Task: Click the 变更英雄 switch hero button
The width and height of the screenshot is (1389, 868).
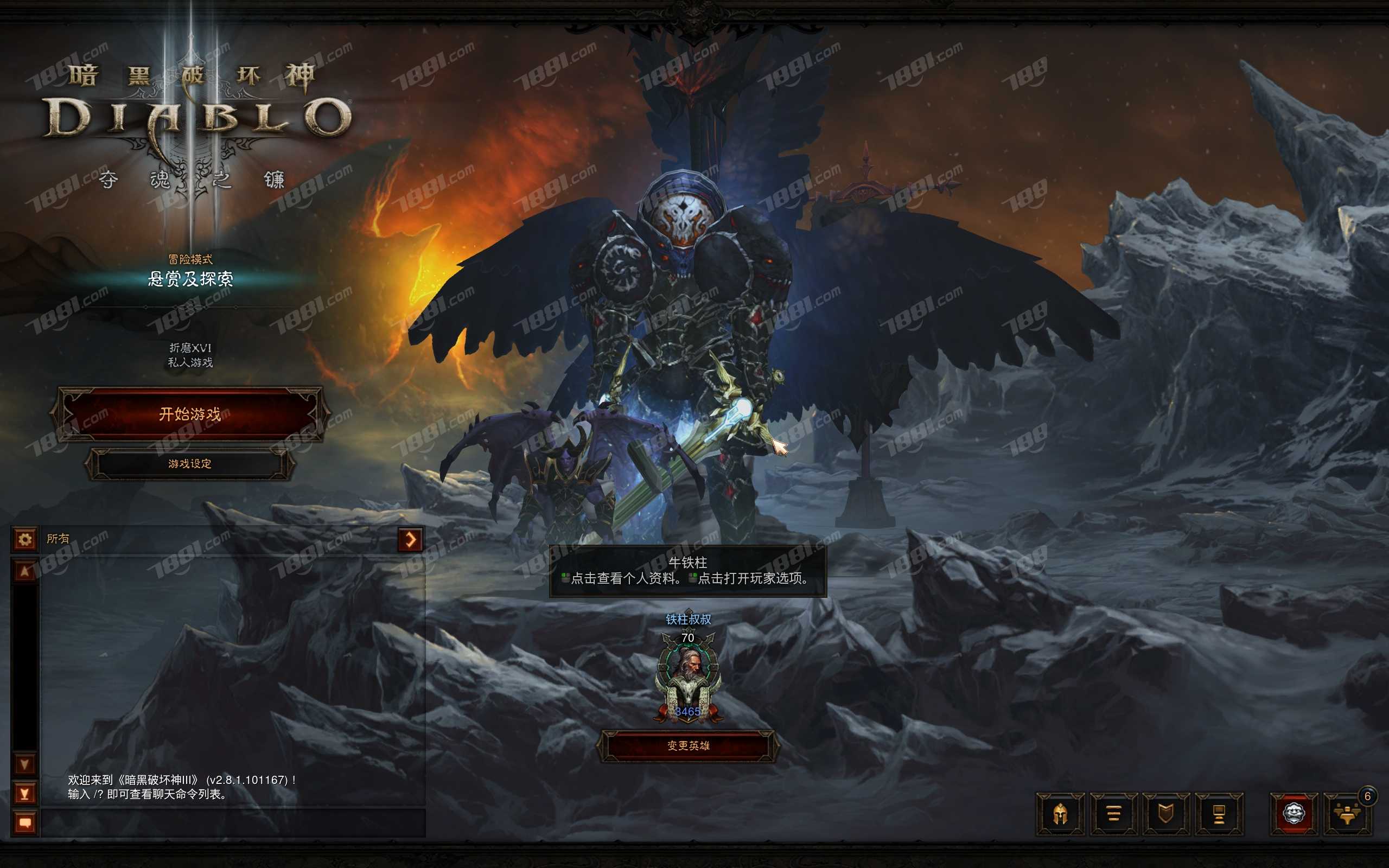Action: click(688, 746)
